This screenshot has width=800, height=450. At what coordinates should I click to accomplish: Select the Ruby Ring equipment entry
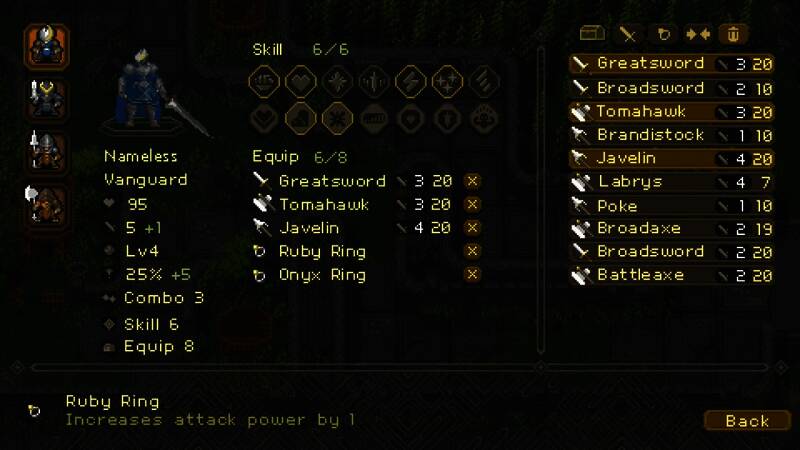(x=322, y=251)
